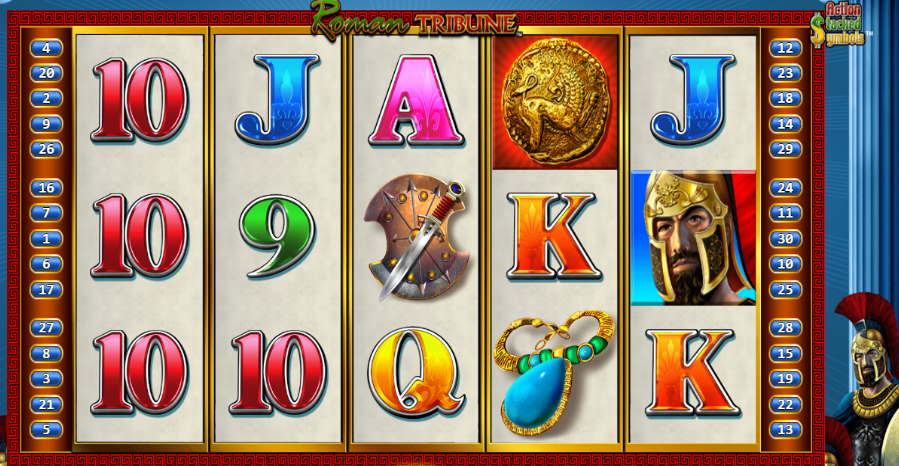Click payline number 26
The image size is (899, 466).
click(x=46, y=150)
